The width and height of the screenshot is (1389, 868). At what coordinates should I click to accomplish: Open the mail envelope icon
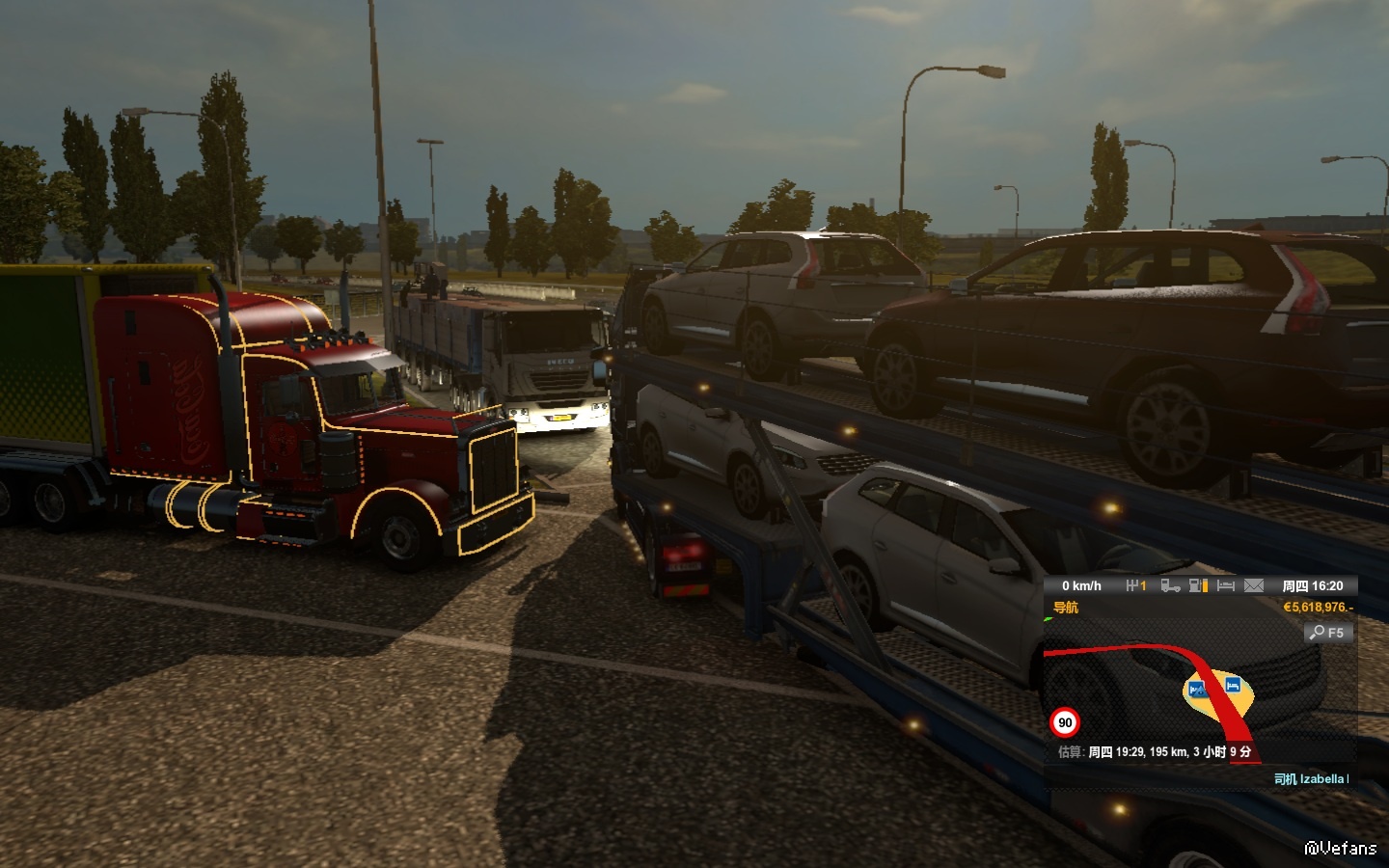1253,585
